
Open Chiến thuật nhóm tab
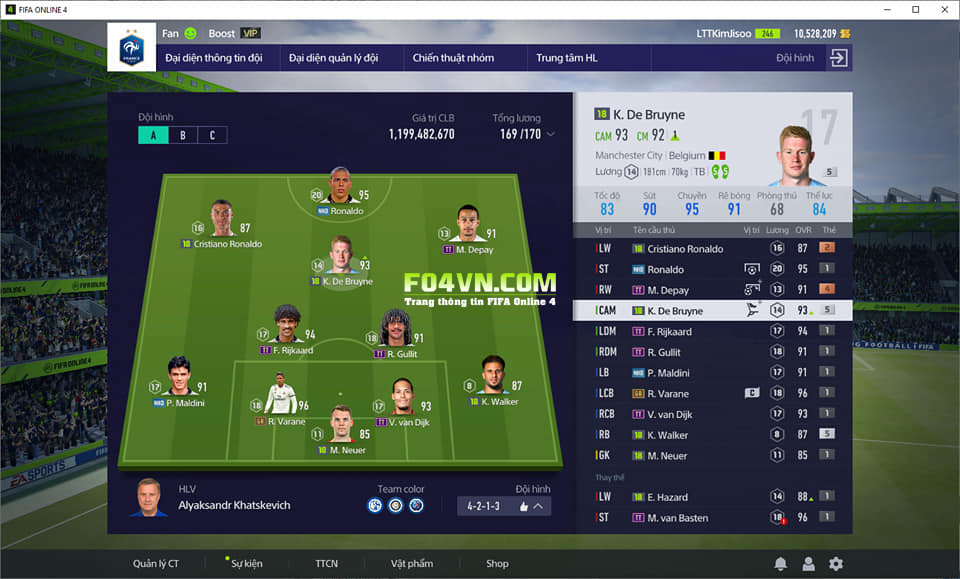(x=453, y=58)
